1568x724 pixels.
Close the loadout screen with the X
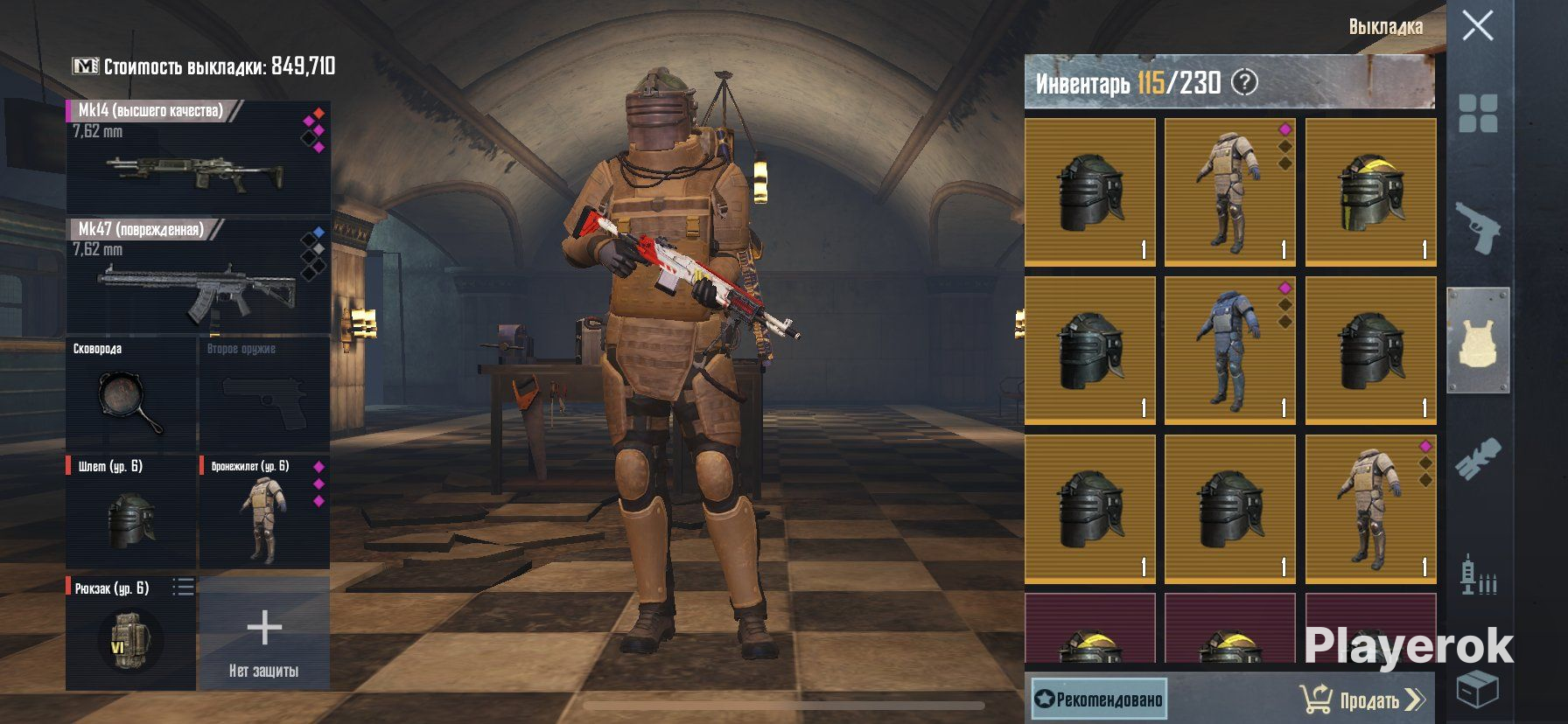tap(1478, 26)
